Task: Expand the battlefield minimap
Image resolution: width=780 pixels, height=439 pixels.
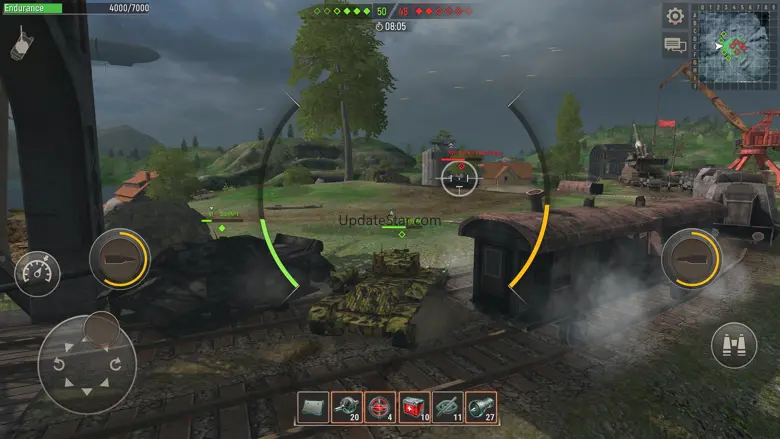Action: point(735,44)
